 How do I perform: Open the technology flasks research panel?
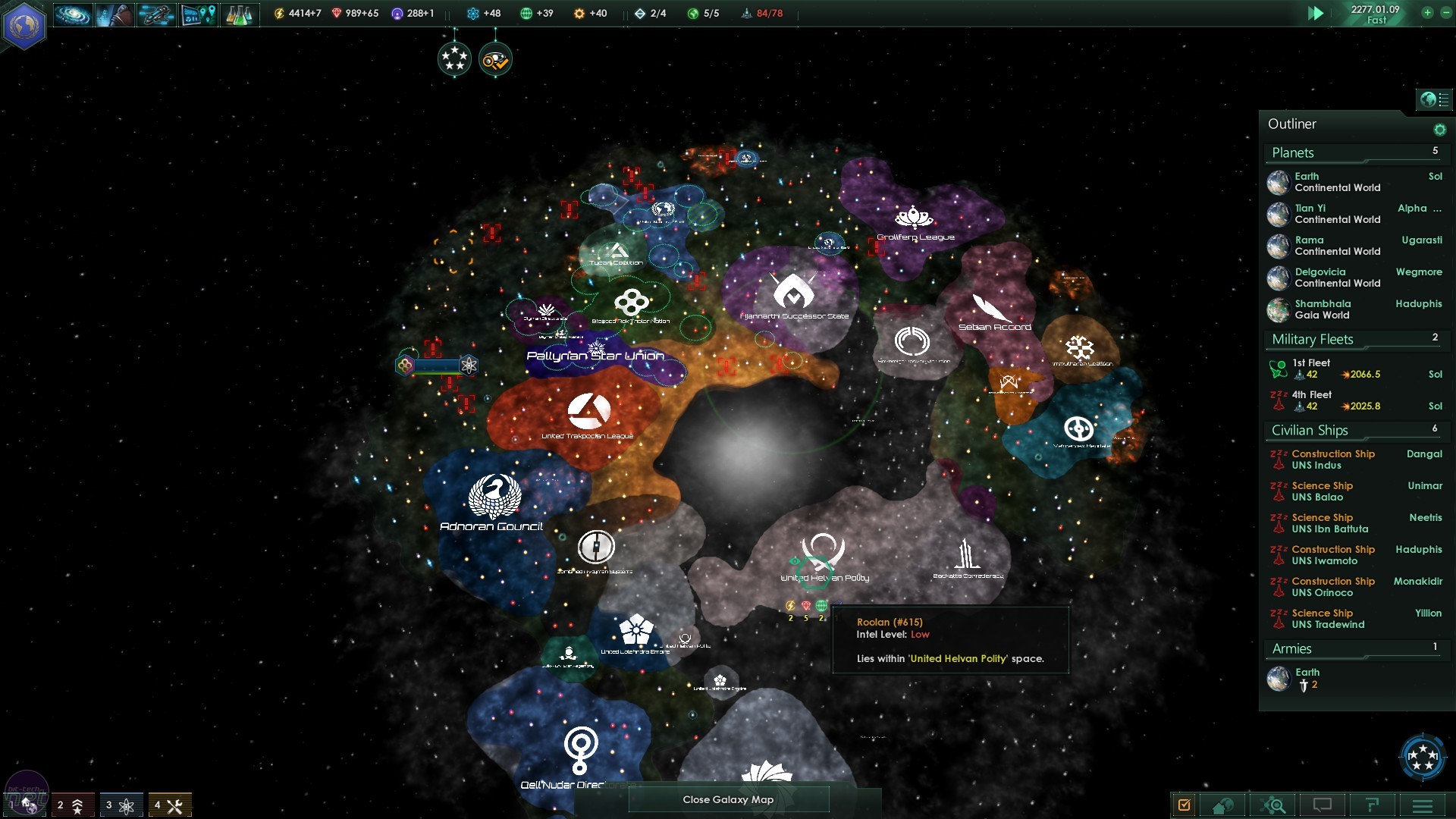(239, 14)
